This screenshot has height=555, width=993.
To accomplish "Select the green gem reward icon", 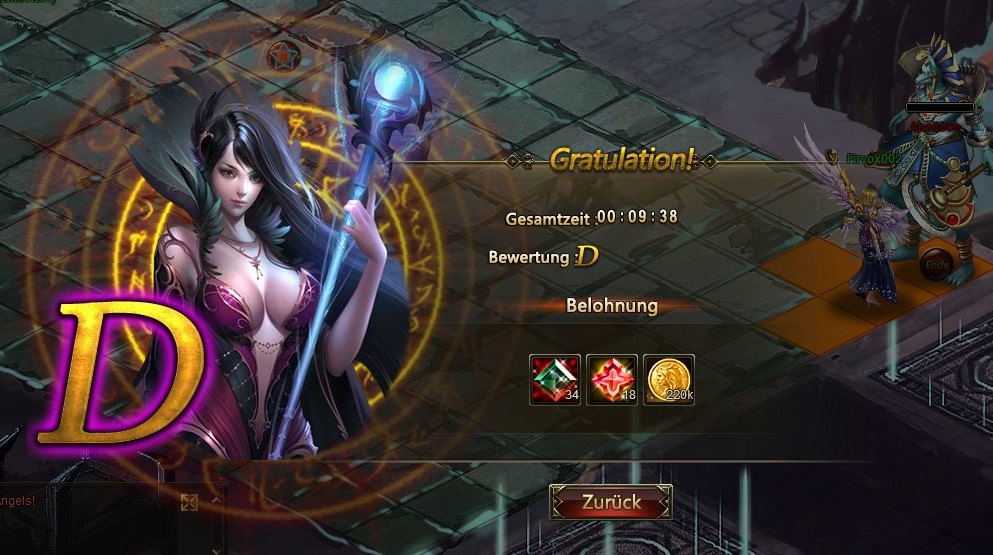I will [x=555, y=380].
